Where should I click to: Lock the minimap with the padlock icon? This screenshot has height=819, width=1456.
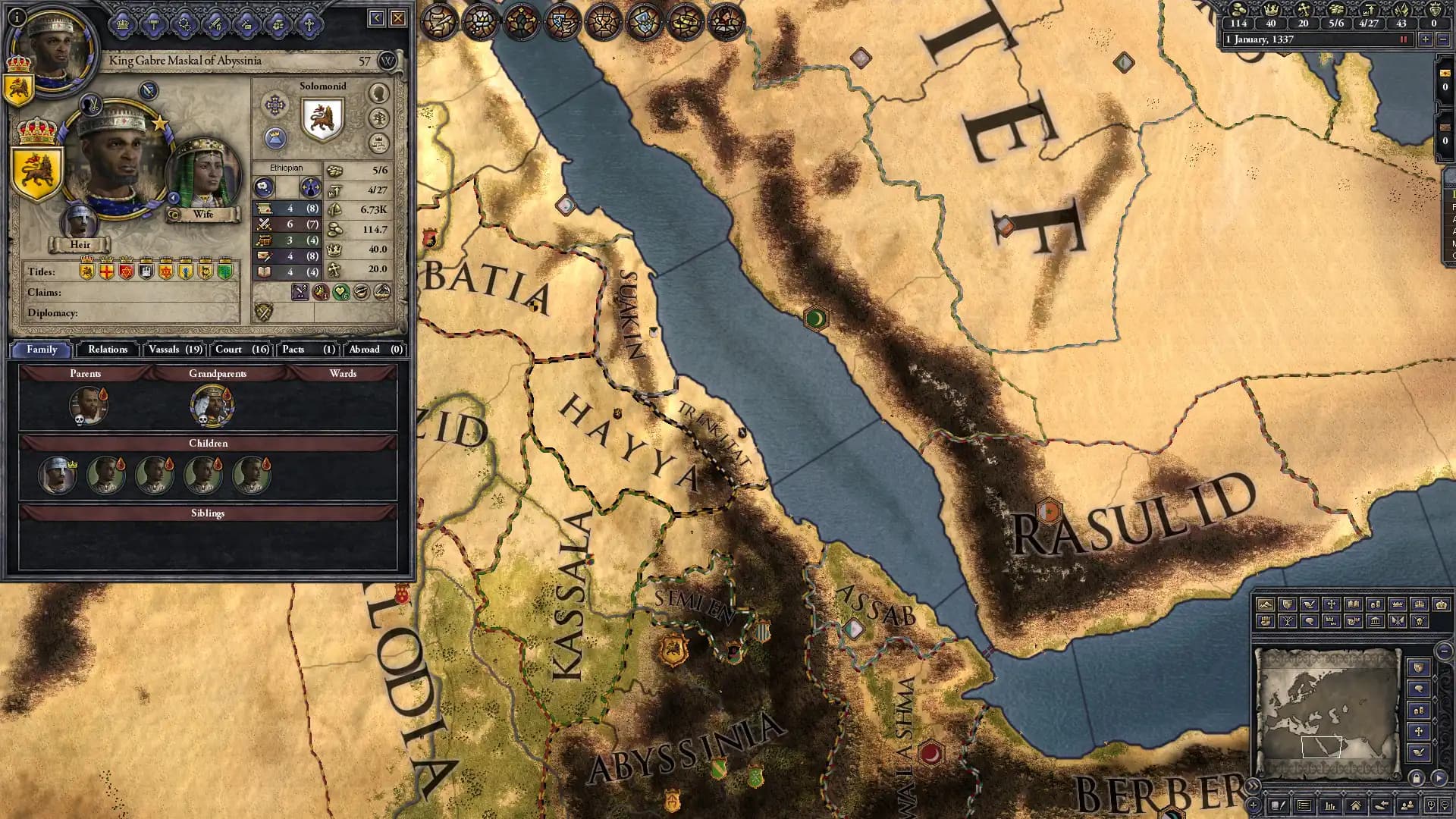pos(1417,777)
